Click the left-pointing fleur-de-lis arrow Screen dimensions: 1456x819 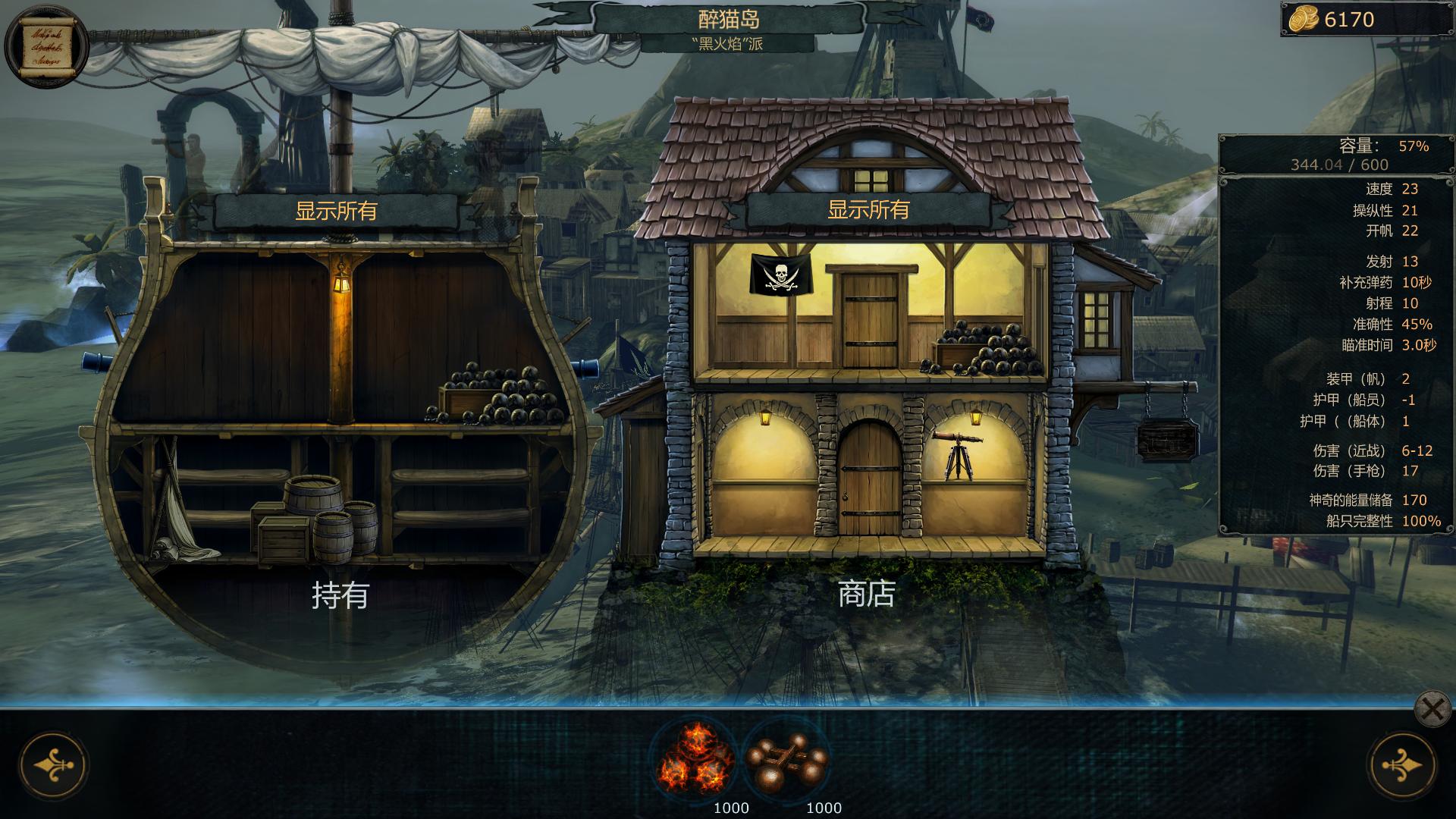tap(53, 766)
